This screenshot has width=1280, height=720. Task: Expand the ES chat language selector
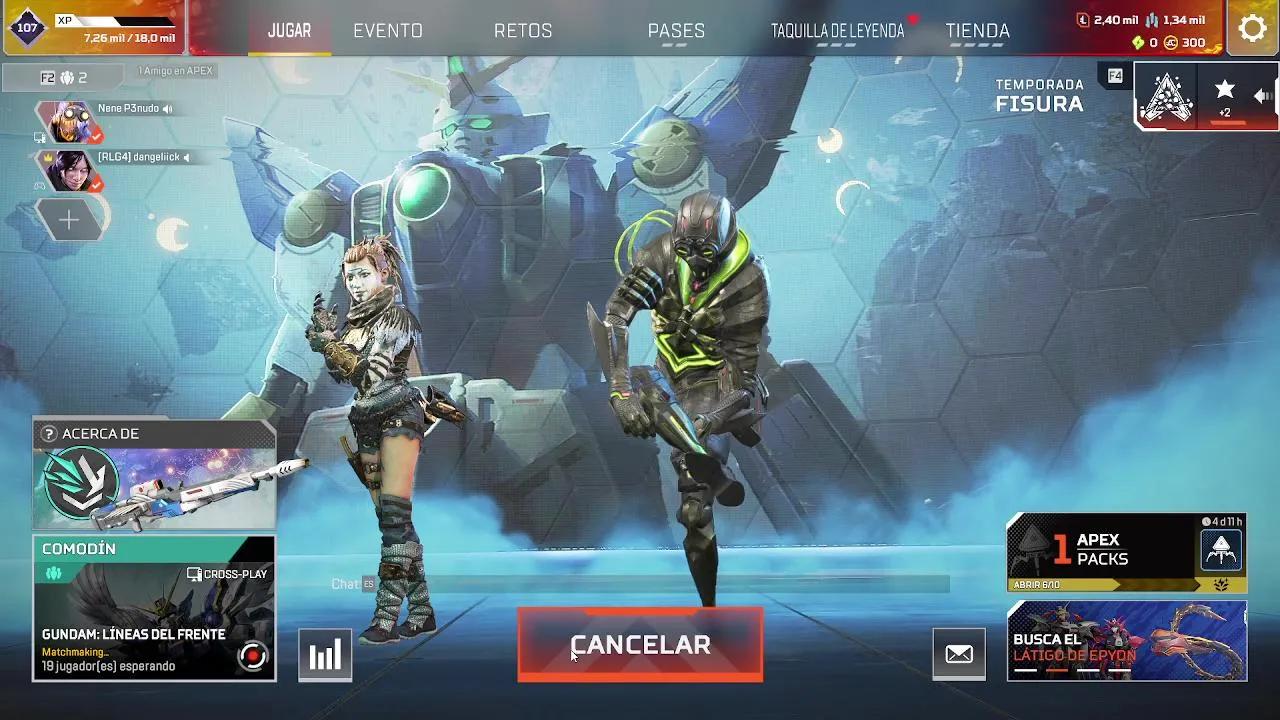pos(366,581)
